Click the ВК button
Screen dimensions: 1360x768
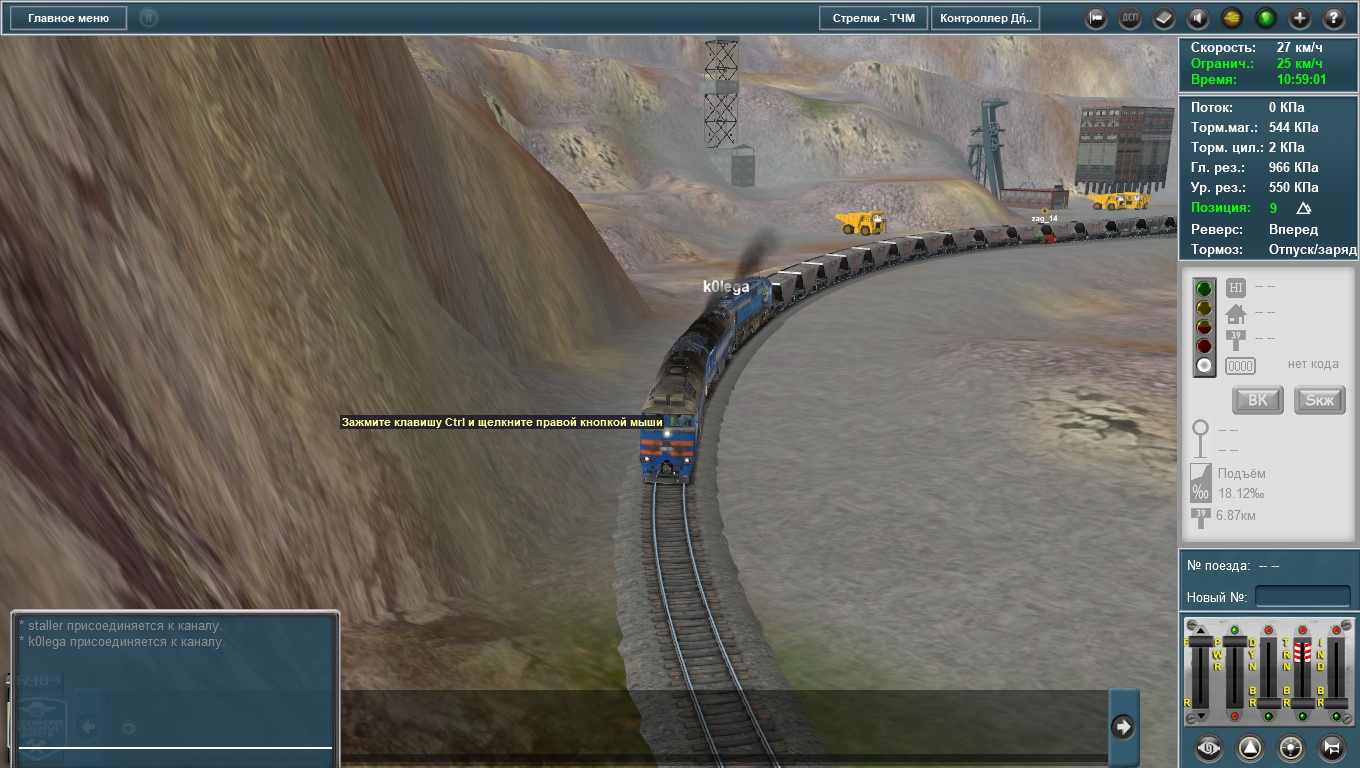click(1258, 400)
